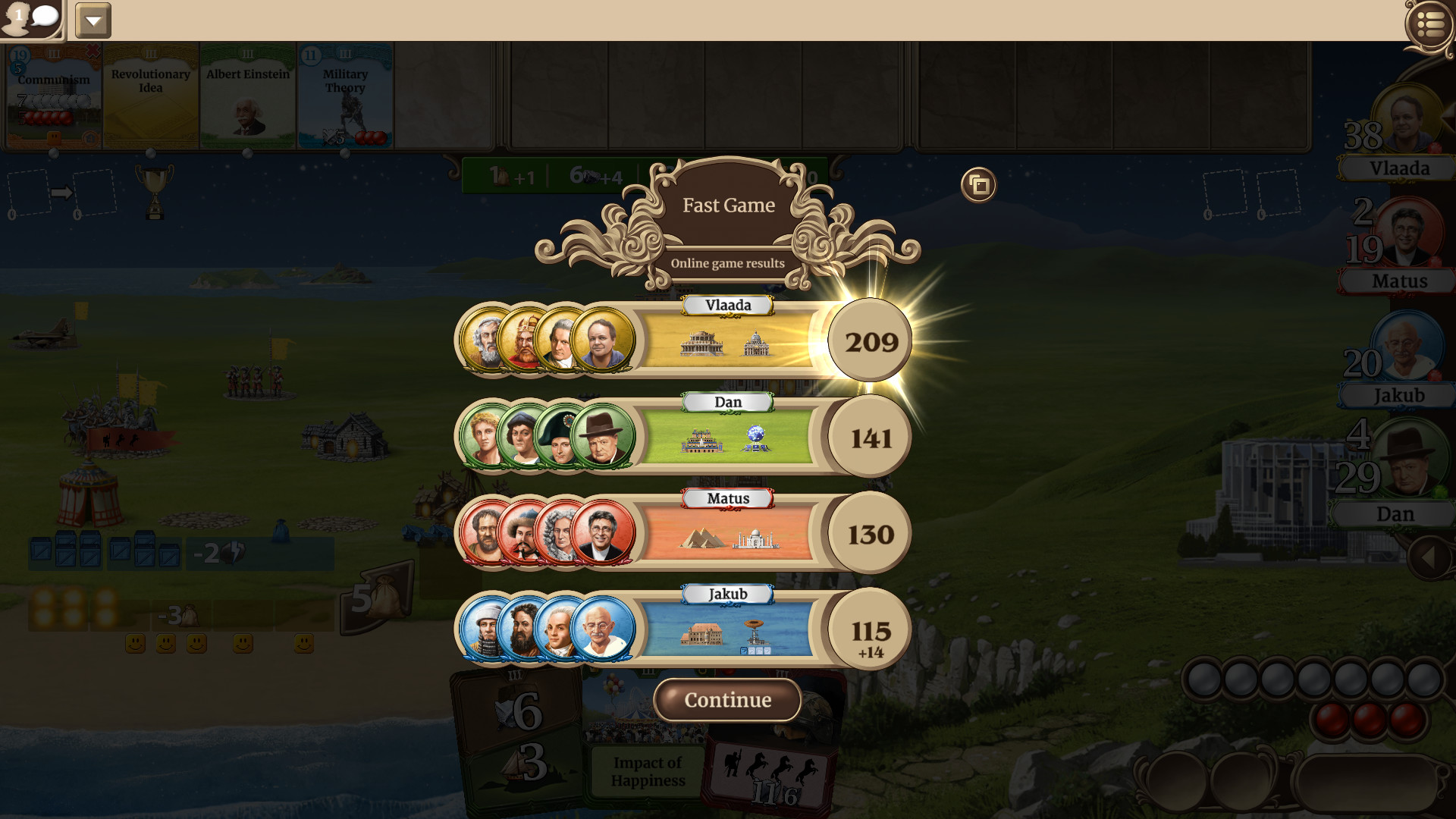Open the card overlay icon above the results panel
The width and height of the screenshot is (1456, 819).
pos(977,184)
